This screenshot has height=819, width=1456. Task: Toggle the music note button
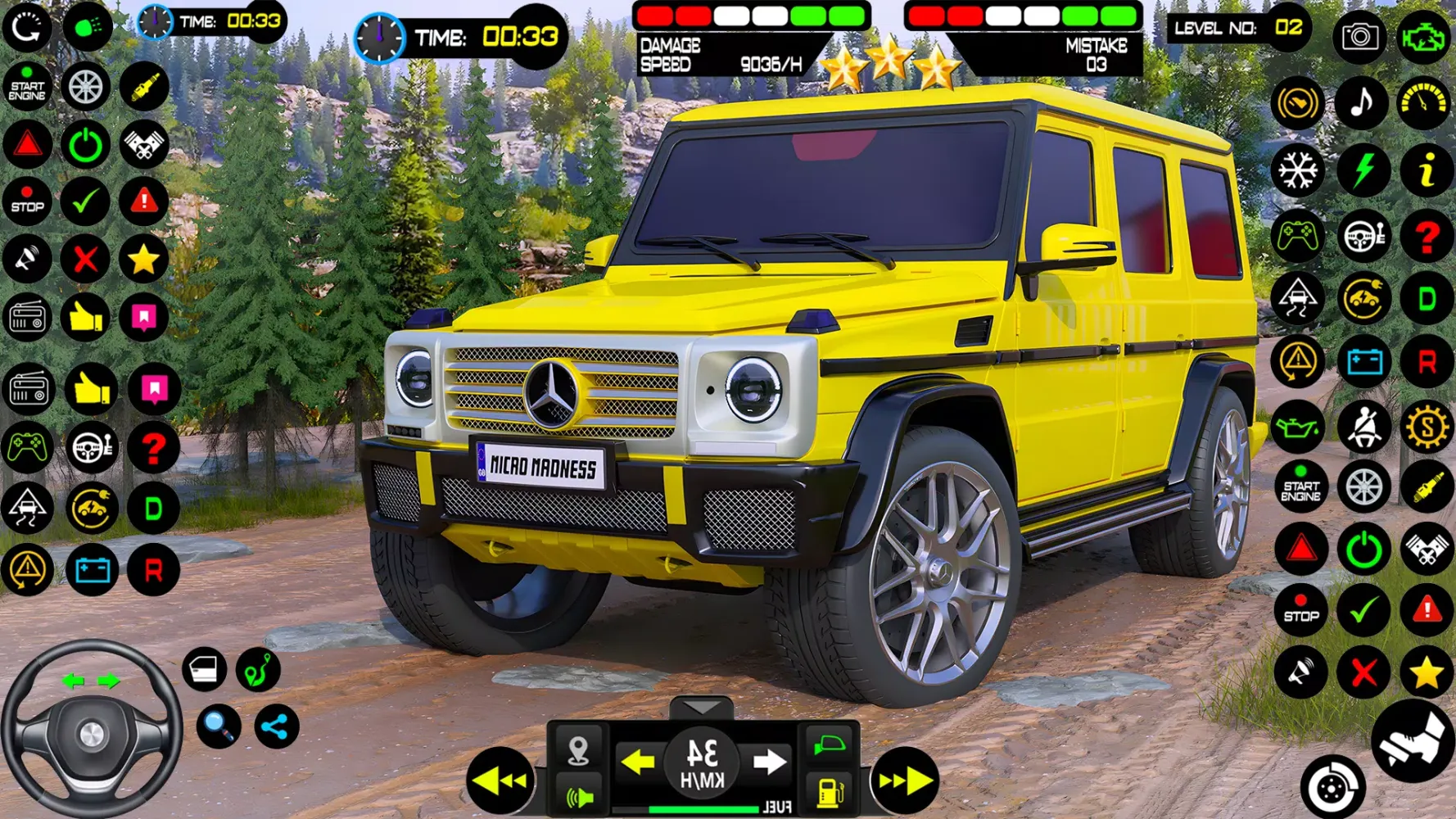point(1361,103)
